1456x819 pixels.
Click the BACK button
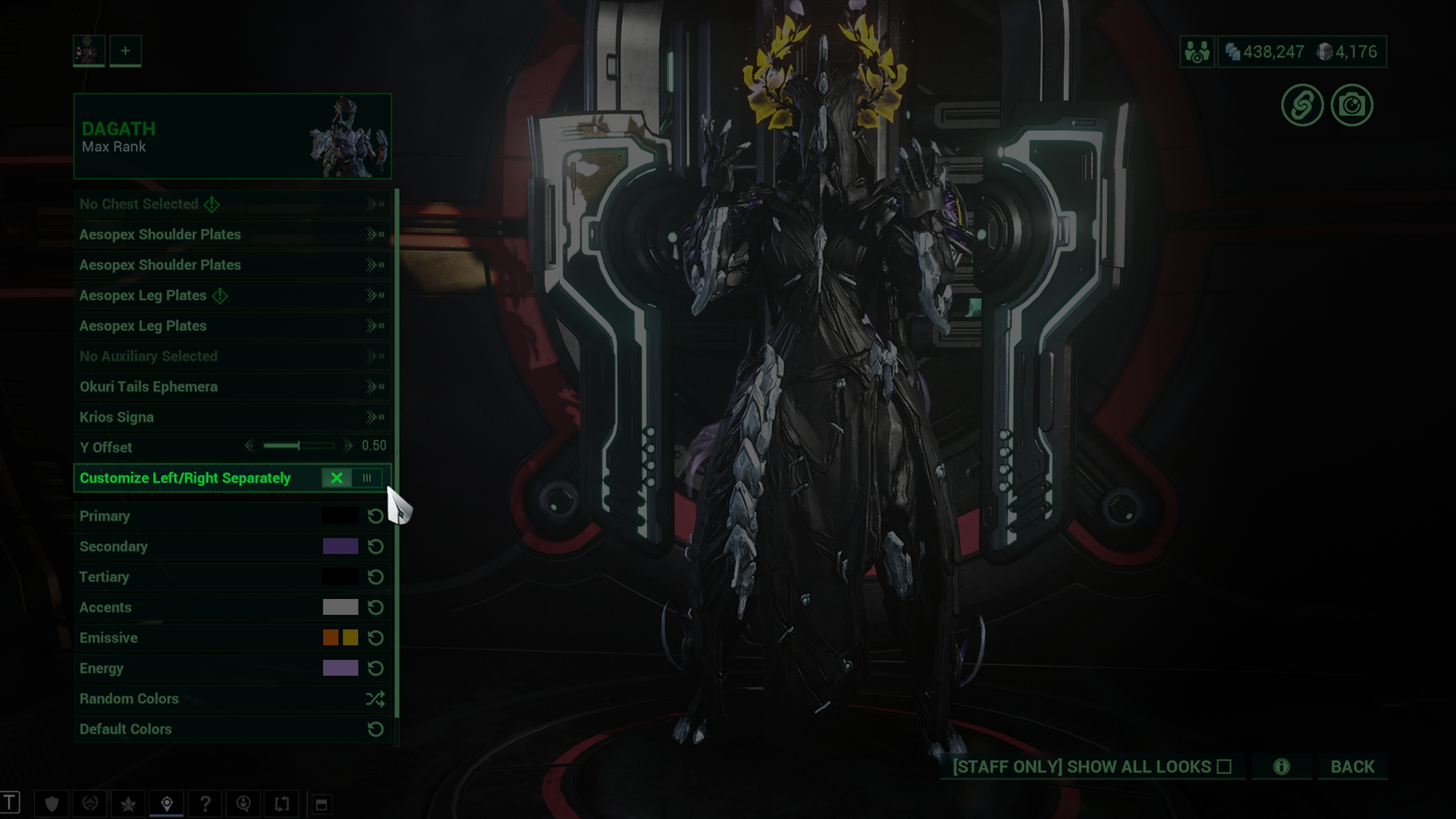tap(1352, 767)
